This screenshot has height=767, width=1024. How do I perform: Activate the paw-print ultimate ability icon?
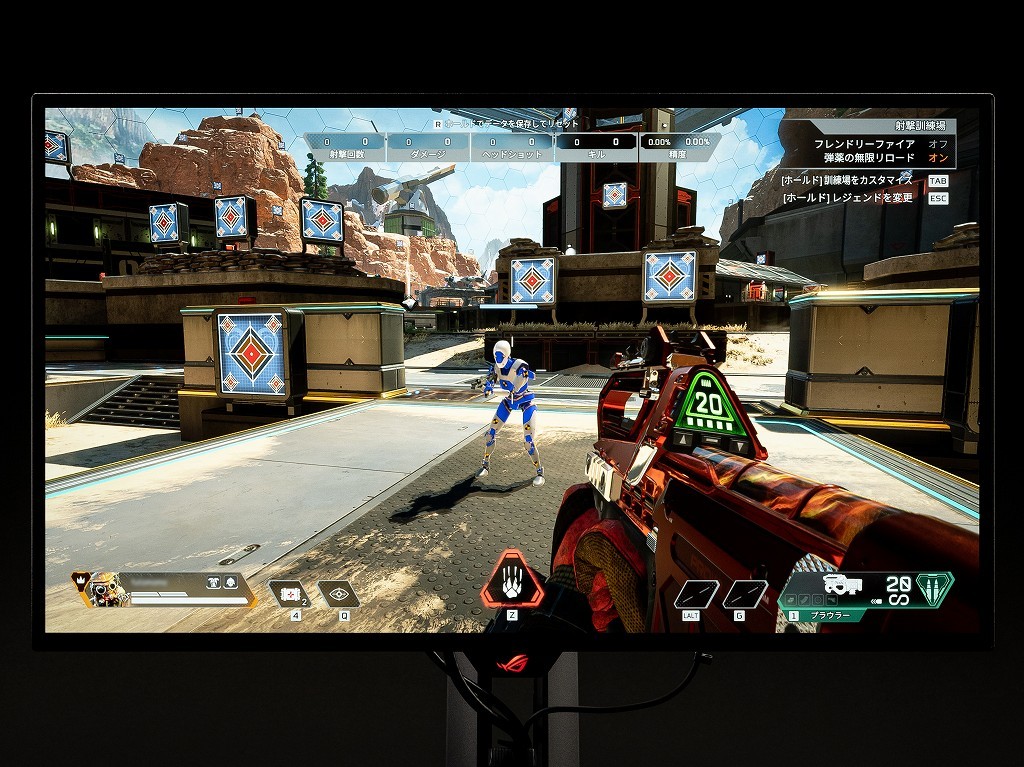tap(512, 580)
